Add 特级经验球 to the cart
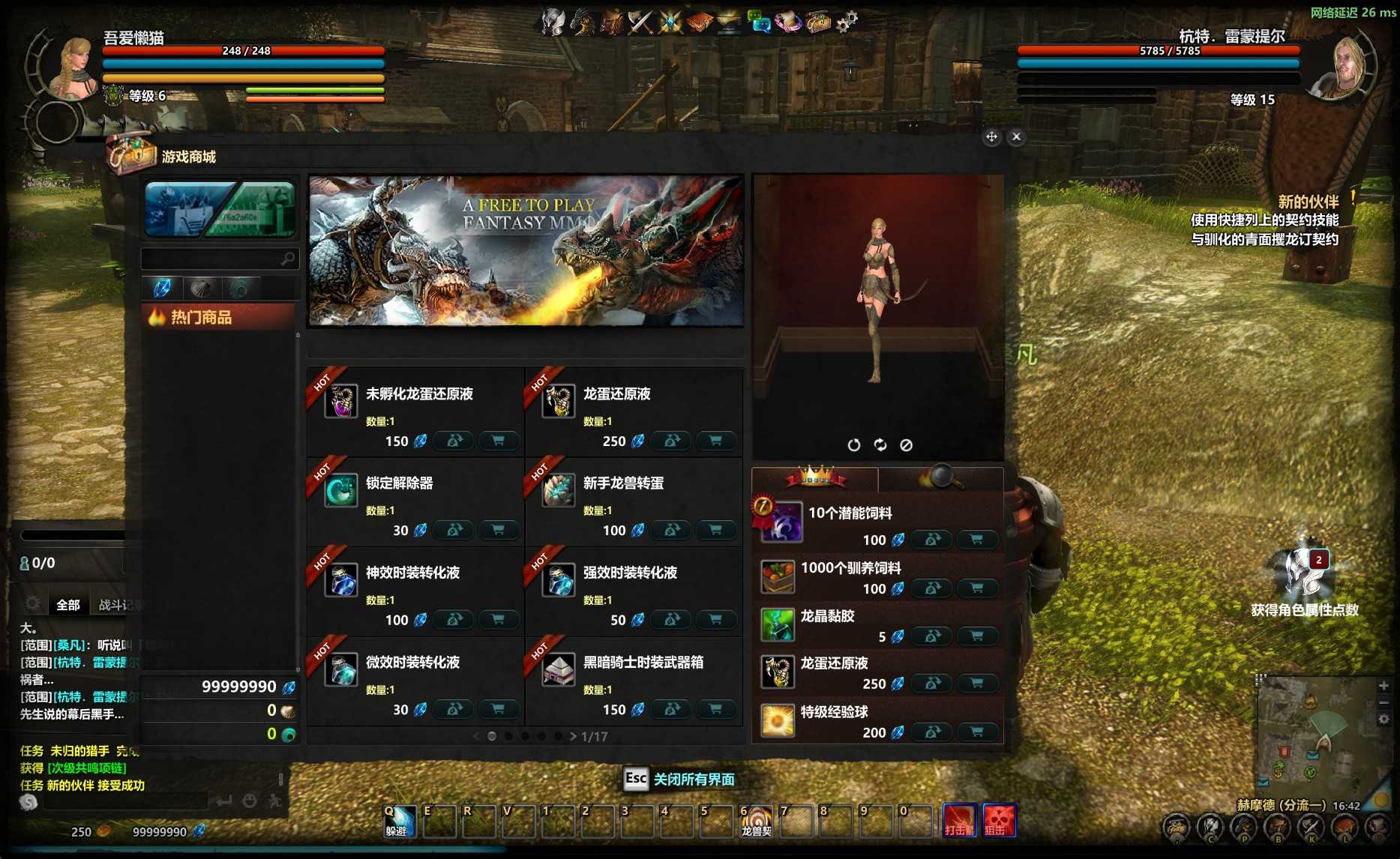Screen dimensions: 1400x859 976,732
